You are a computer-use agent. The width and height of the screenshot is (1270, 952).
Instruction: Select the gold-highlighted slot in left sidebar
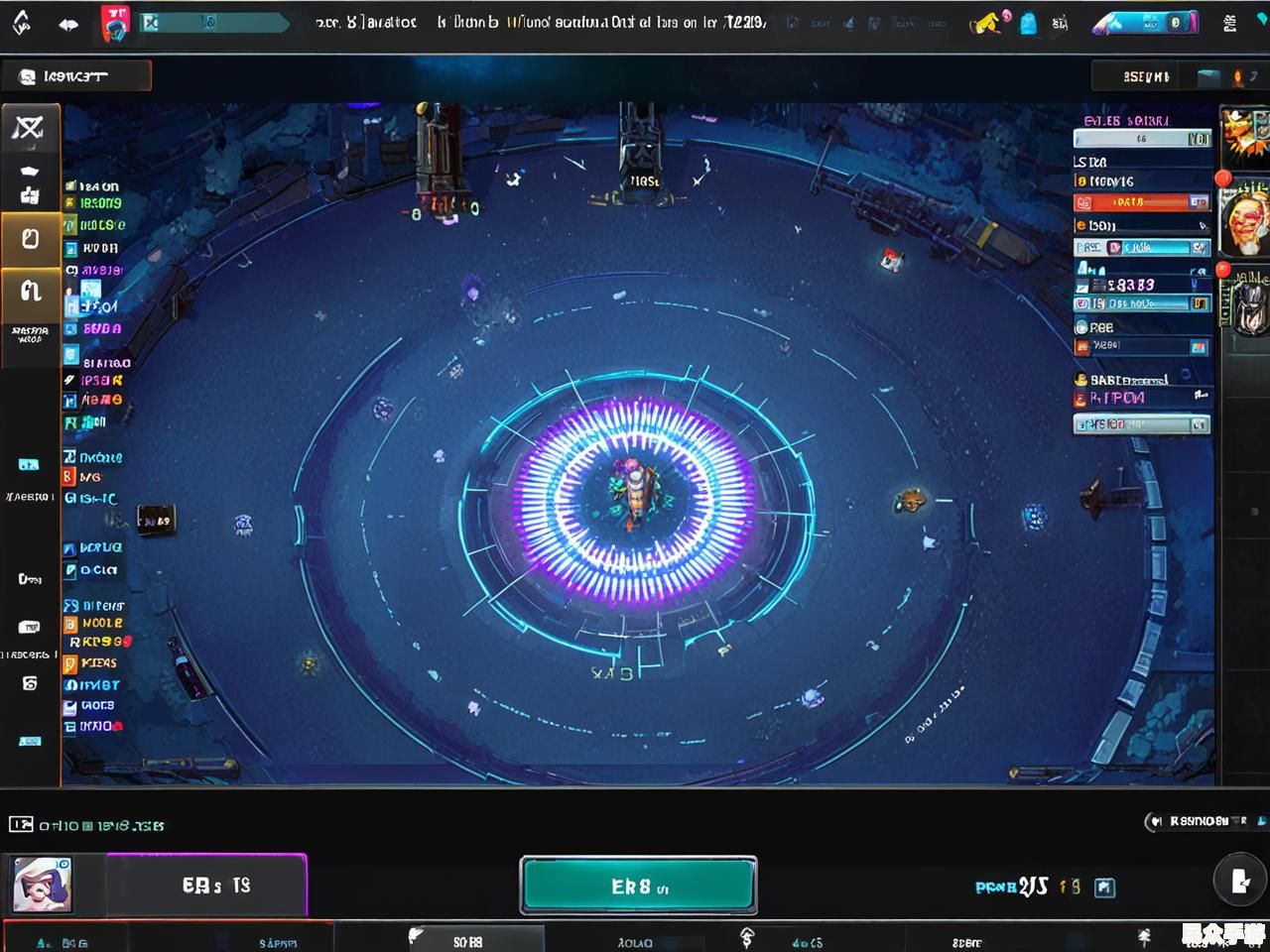tap(30, 239)
